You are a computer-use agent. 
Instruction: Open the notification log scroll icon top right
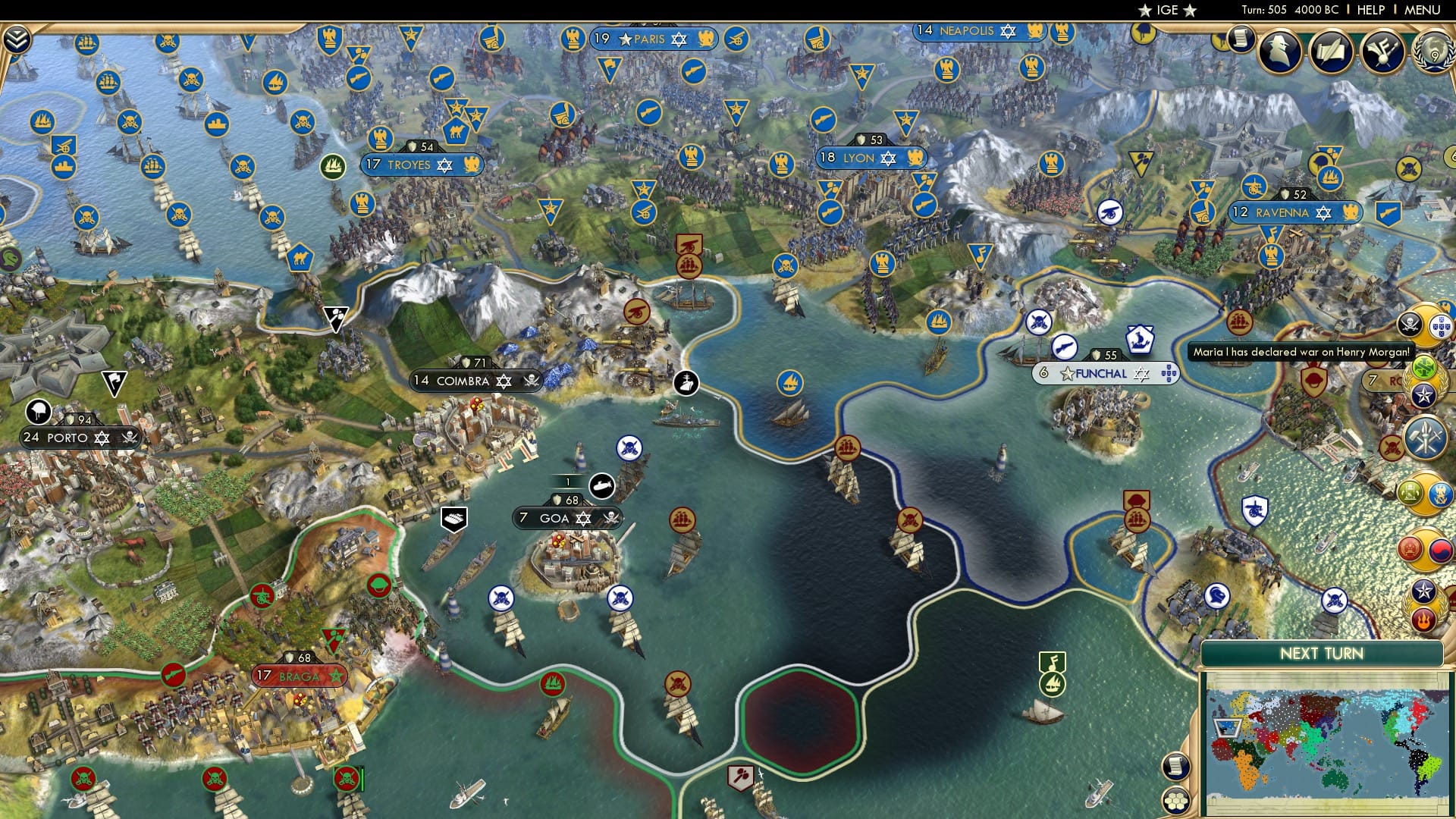pyautogui.click(x=1241, y=39)
